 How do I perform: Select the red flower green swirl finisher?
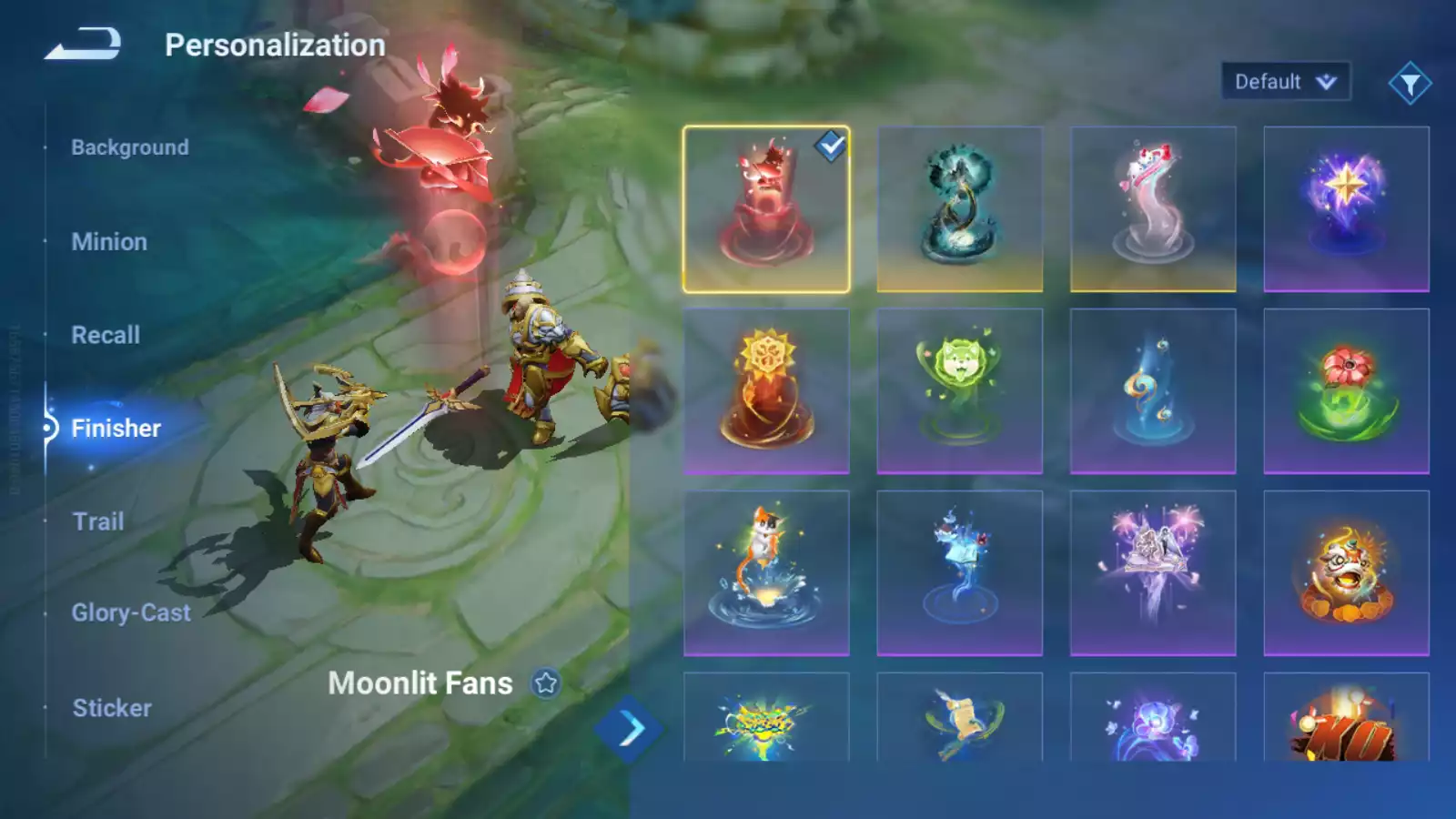(x=1346, y=391)
